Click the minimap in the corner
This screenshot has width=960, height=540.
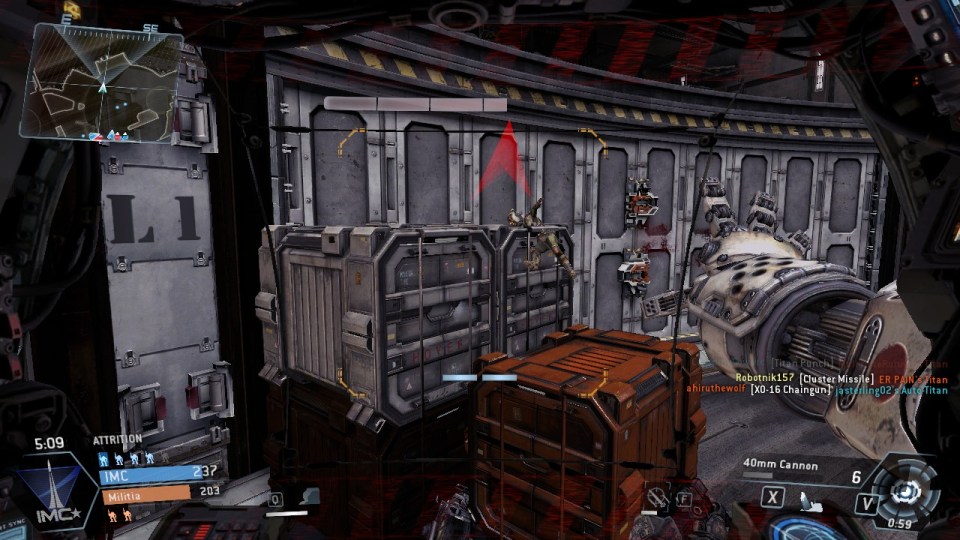pos(105,82)
